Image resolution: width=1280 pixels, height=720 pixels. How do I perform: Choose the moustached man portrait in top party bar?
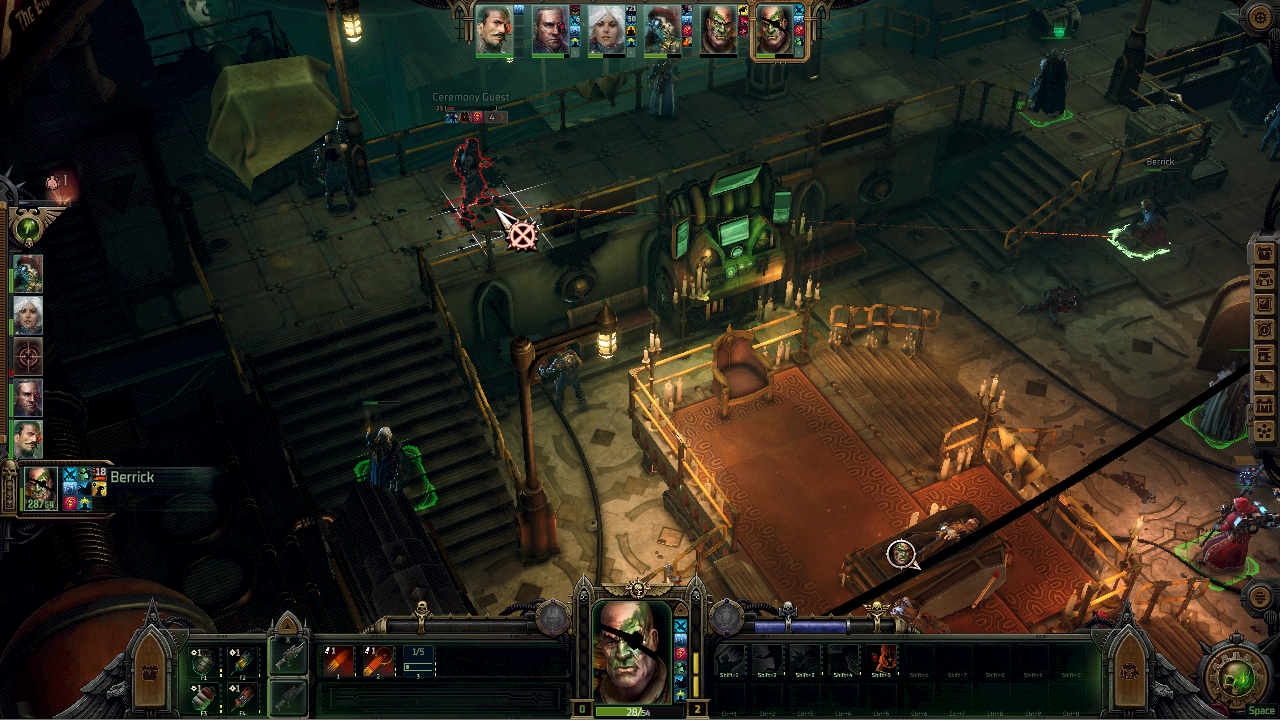pyautogui.click(x=494, y=31)
